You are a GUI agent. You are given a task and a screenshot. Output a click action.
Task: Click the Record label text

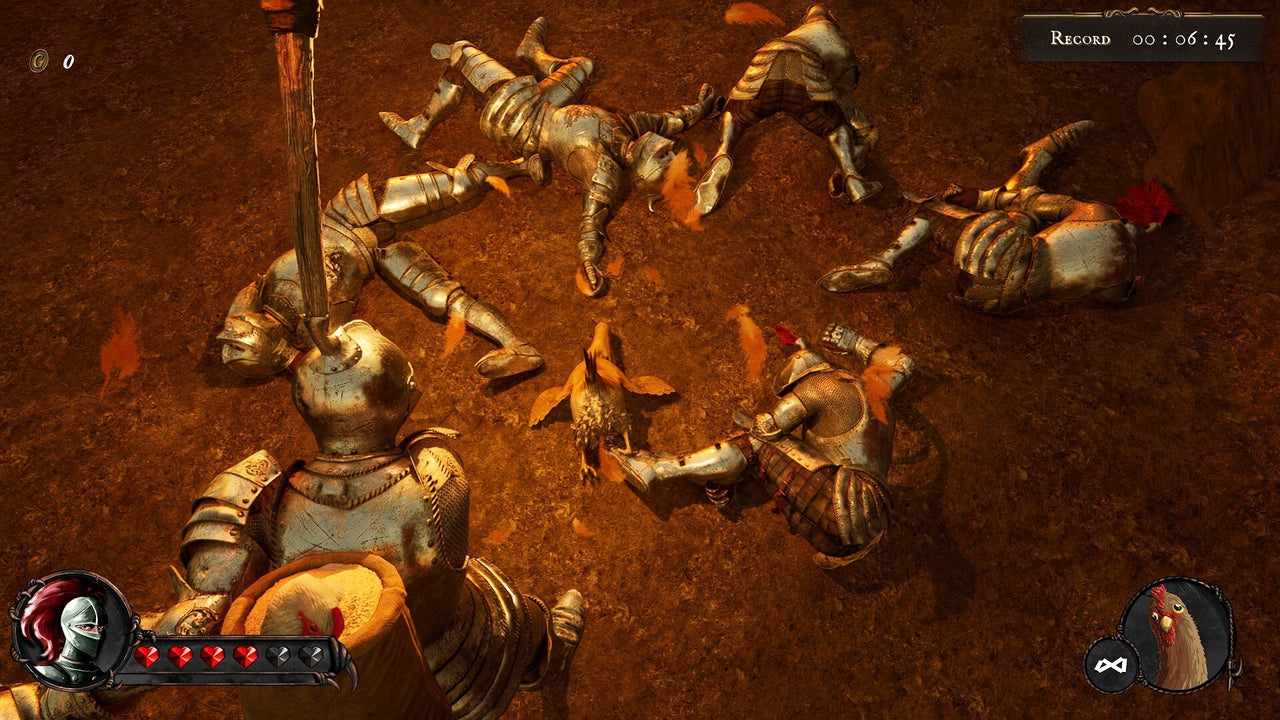pos(1080,37)
